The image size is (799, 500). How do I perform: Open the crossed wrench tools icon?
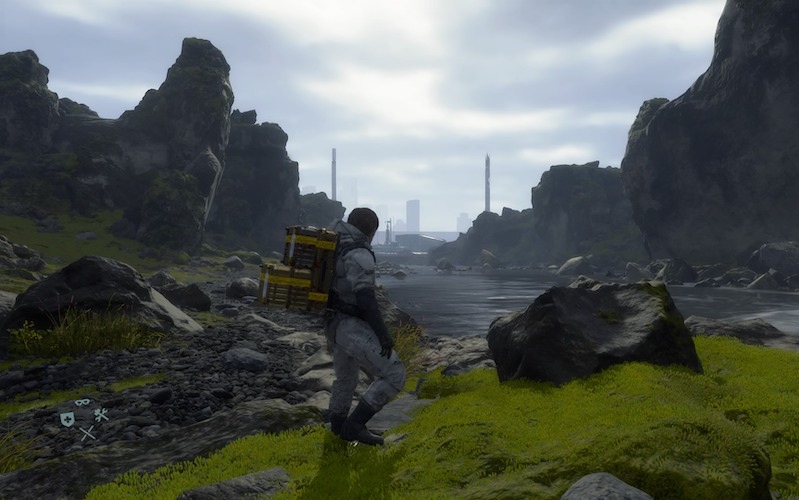(x=101, y=414)
